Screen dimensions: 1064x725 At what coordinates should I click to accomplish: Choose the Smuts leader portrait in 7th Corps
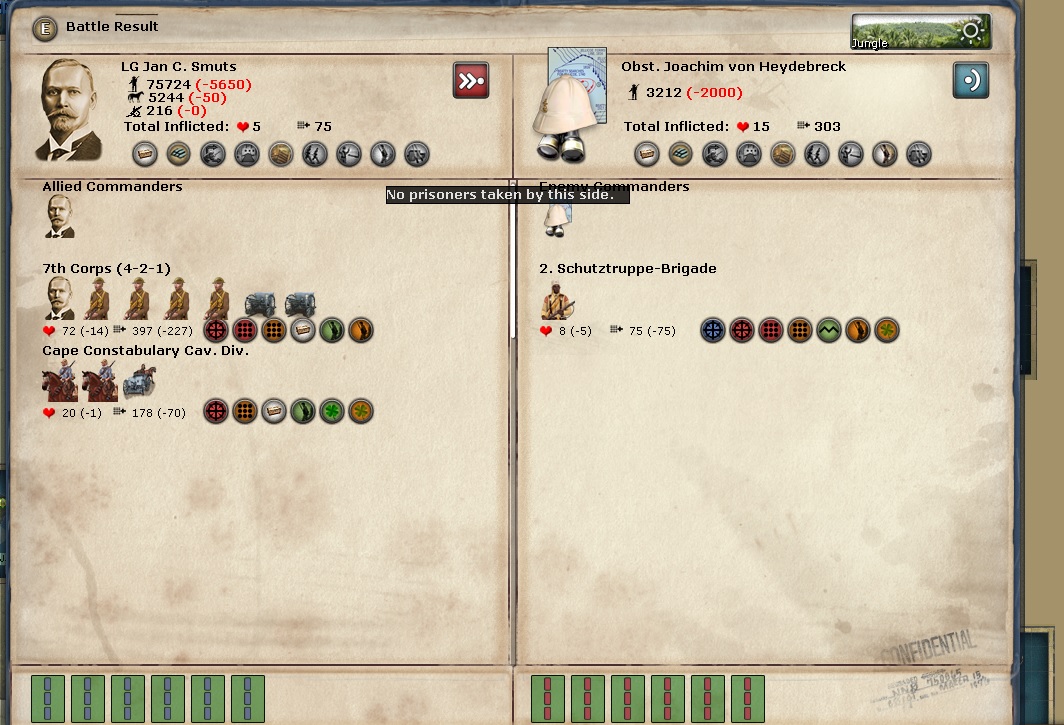[x=60, y=298]
